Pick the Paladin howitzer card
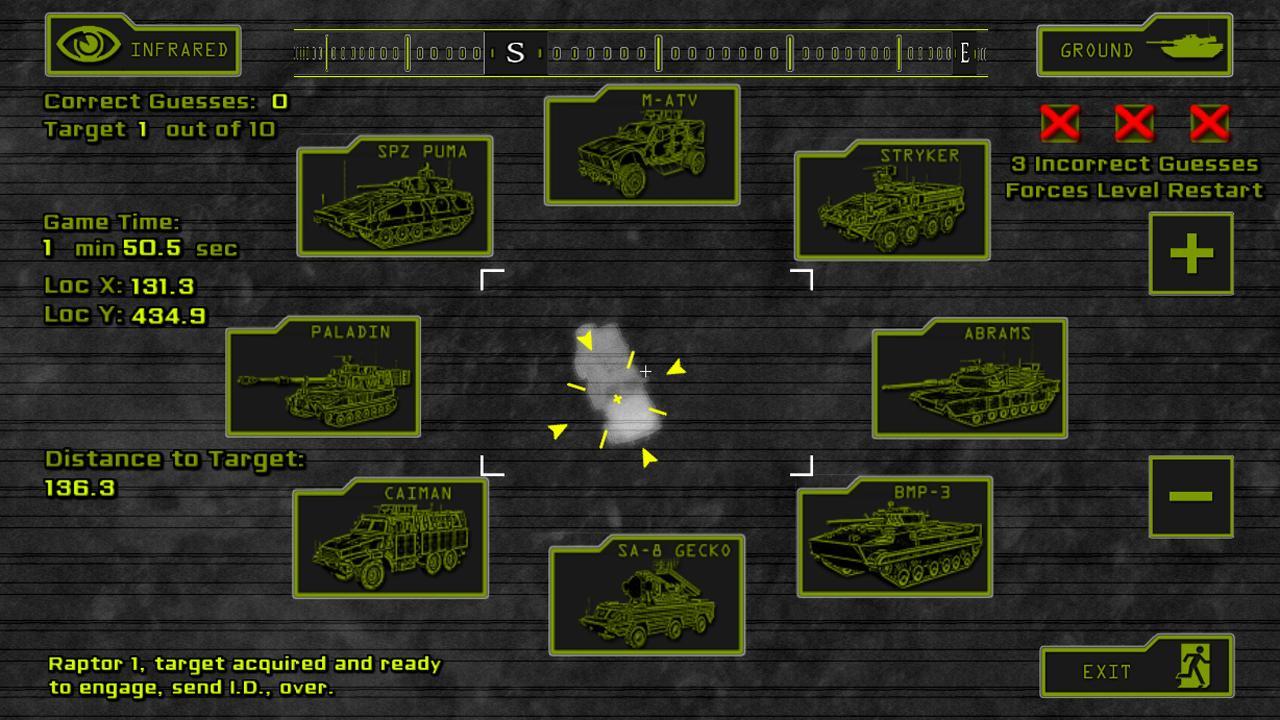Image resolution: width=1280 pixels, height=720 pixels. point(323,377)
